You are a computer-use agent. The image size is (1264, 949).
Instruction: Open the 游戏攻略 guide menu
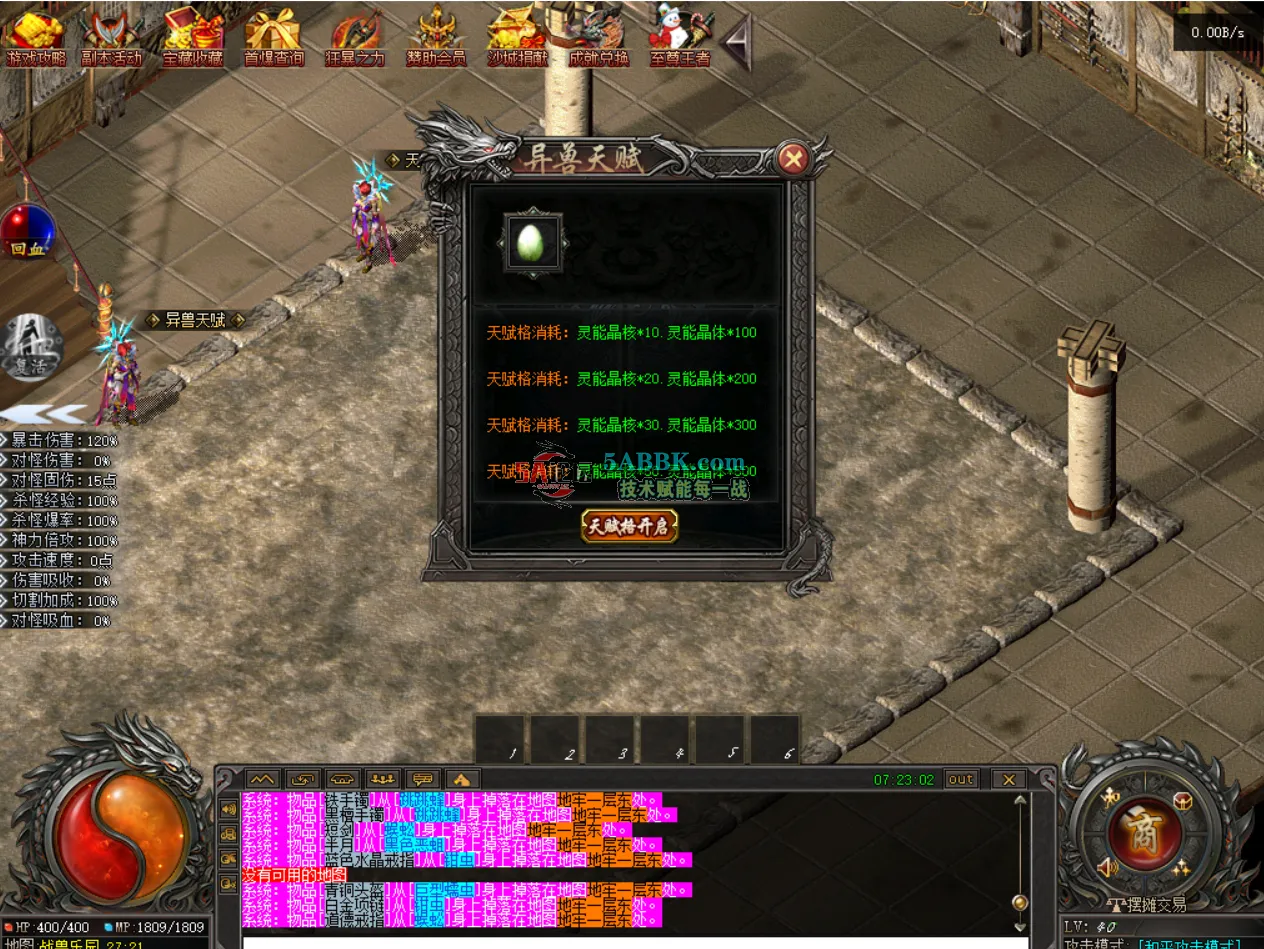tap(36, 37)
